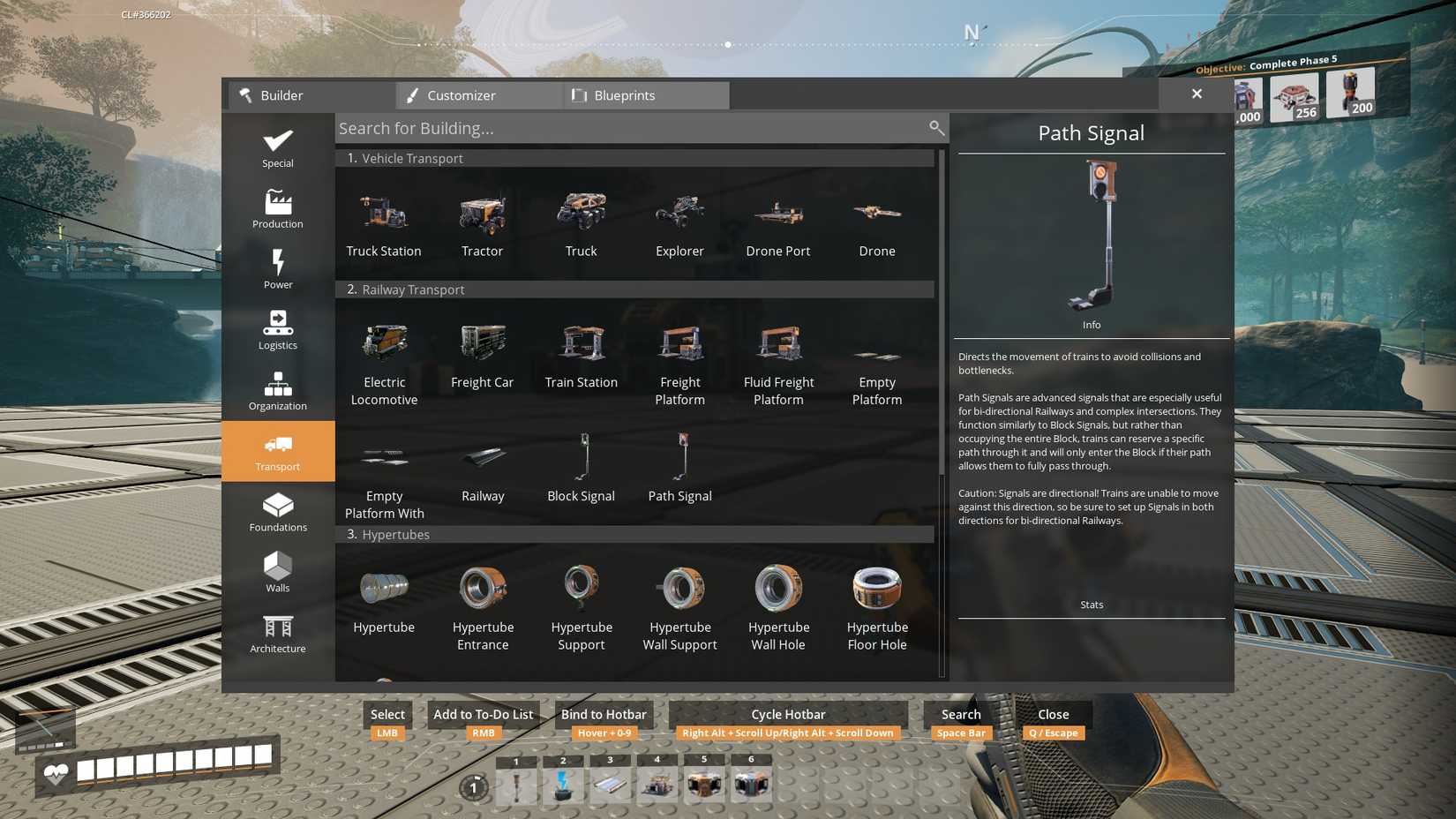Viewport: 1456px width, 819px height.
Task: Open the Stats section for Path Signal
Action: (1091, 605)
